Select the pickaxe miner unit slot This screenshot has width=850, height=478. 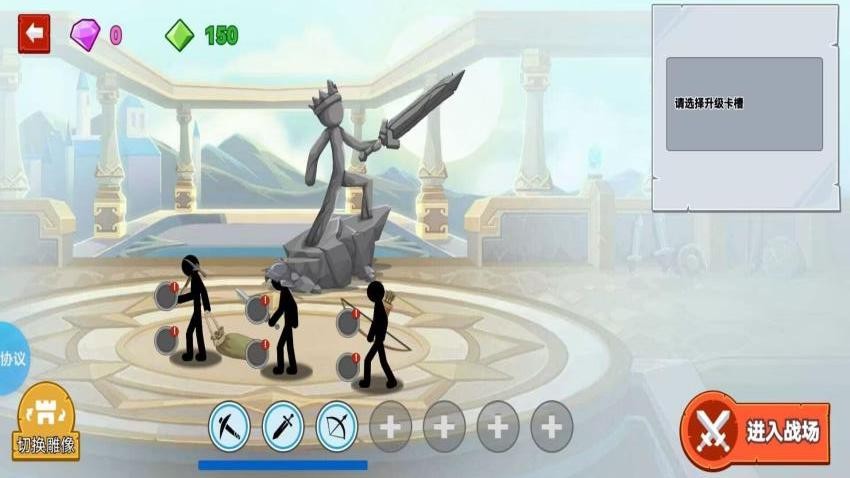point(228,428)
